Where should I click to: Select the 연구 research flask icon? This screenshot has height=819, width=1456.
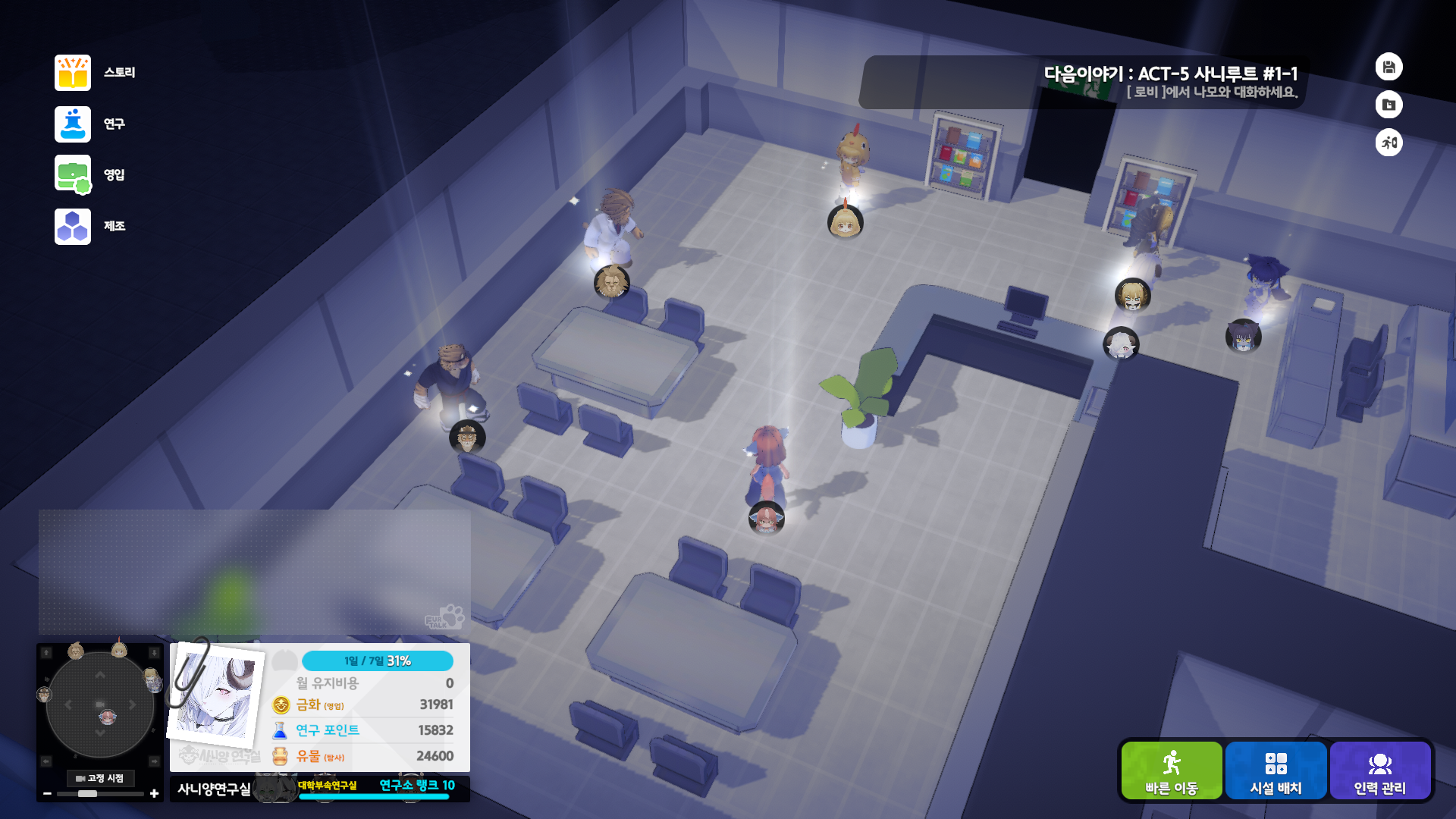(x=72, y=124)
